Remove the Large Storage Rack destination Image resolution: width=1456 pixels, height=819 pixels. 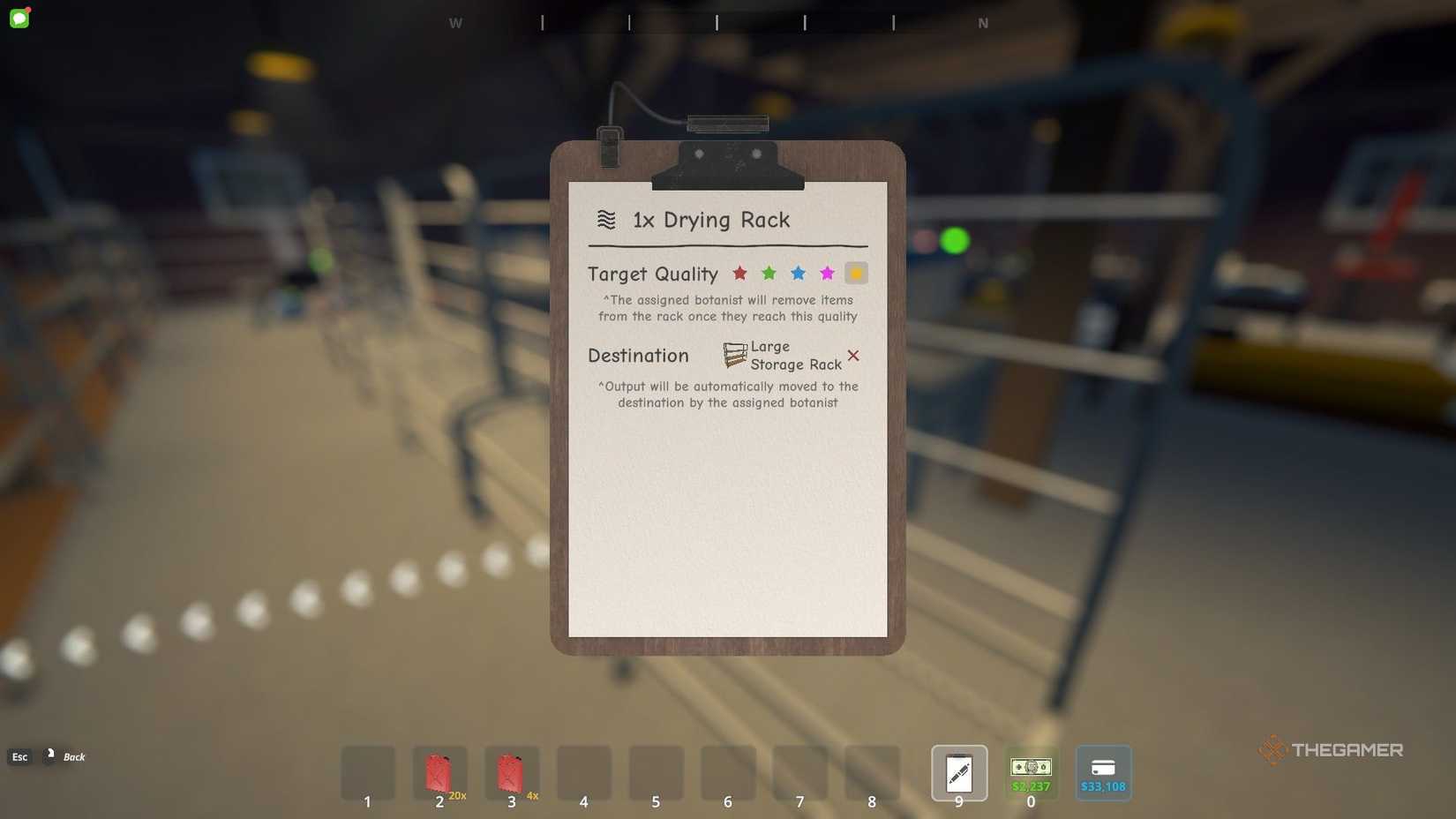[x=852, y=356]
